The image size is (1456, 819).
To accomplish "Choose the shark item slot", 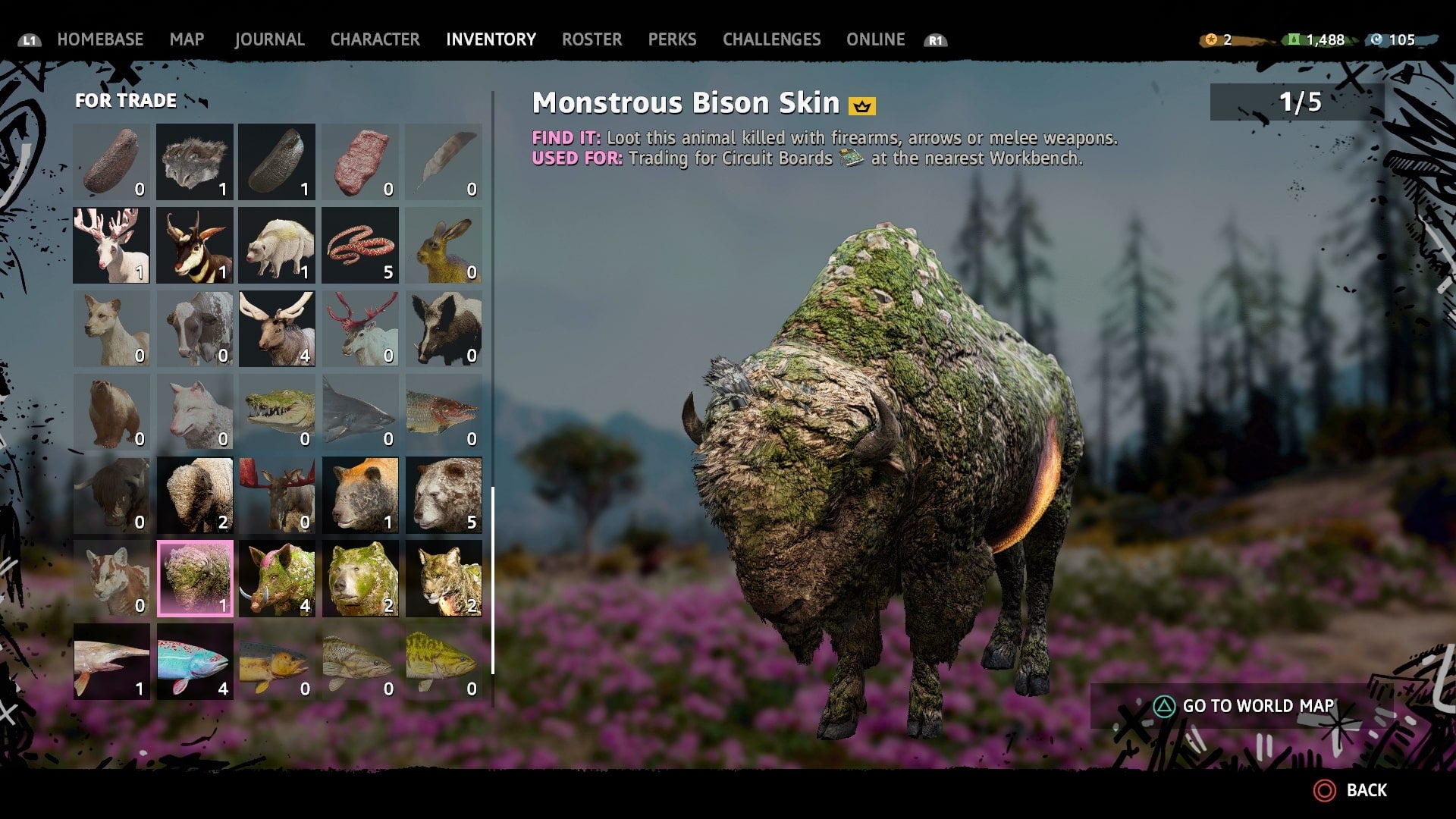I will [360, 412].
